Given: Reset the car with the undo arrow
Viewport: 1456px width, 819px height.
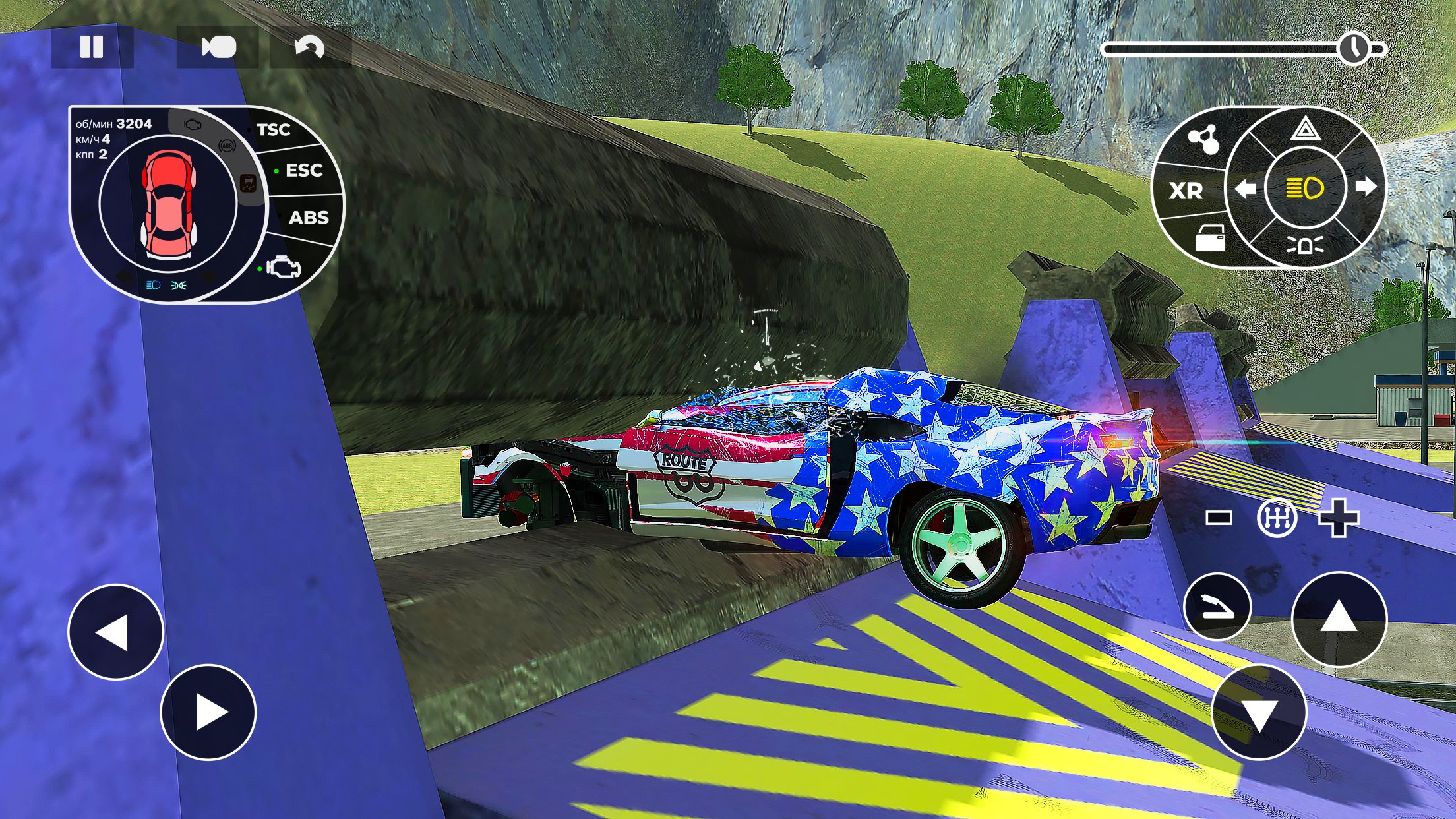Looking at the screenshot, I should (x=309, y=46).
